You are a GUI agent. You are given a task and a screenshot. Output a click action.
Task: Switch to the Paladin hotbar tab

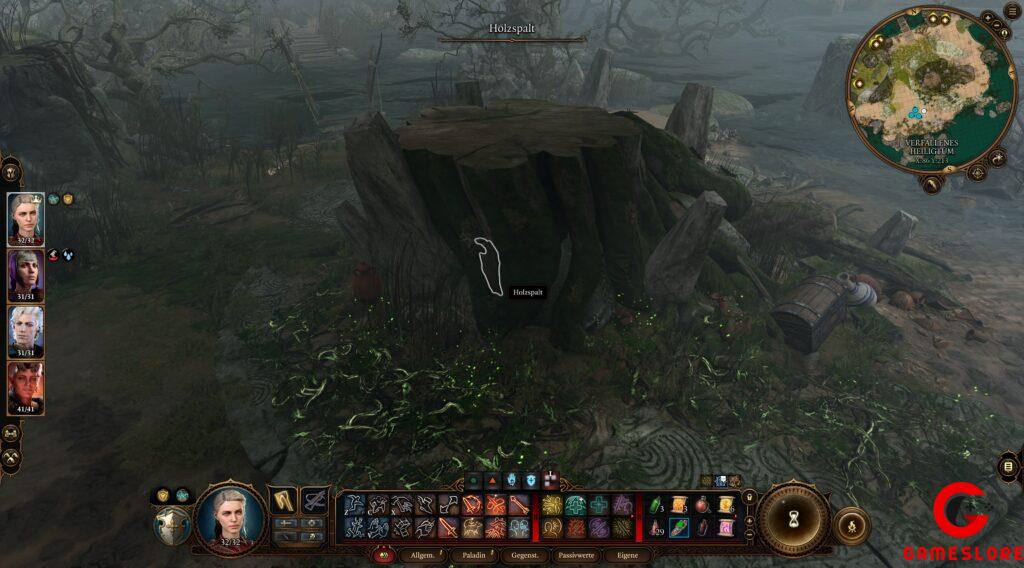click(474, 554)
